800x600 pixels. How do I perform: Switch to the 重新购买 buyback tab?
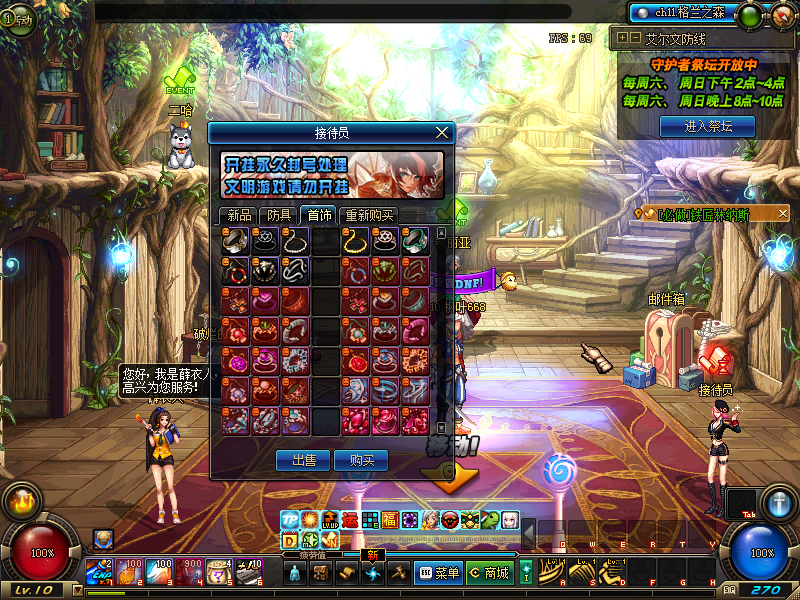click(369, 215)
